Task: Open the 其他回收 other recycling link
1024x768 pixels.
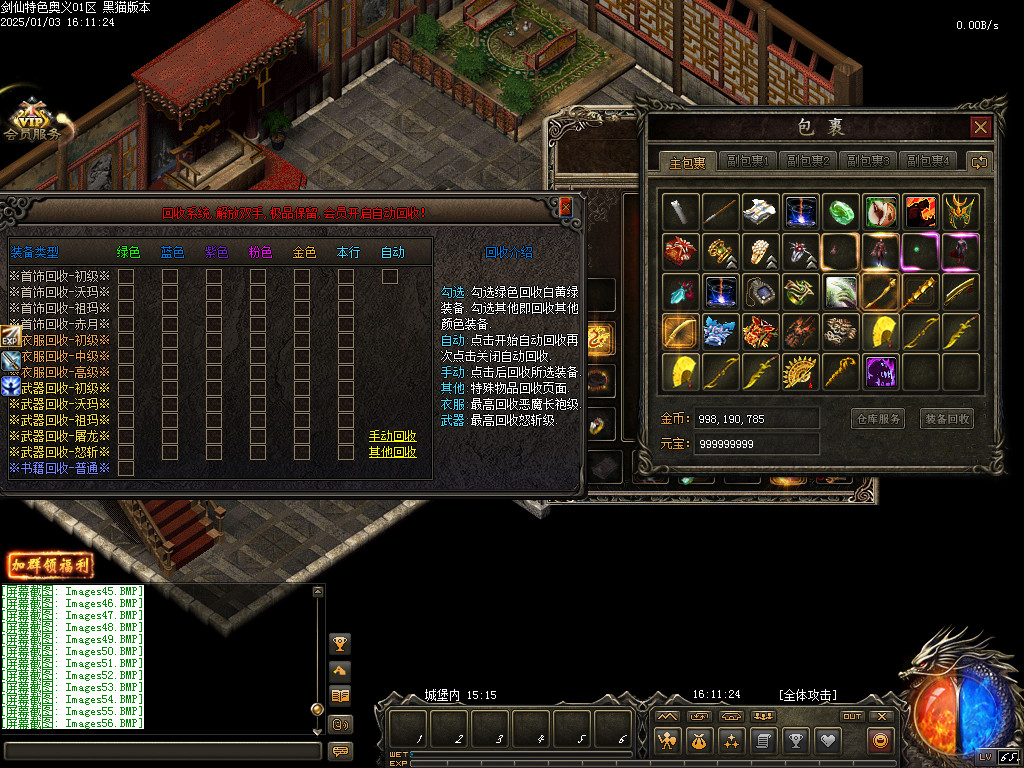Action: click(393, 452)
